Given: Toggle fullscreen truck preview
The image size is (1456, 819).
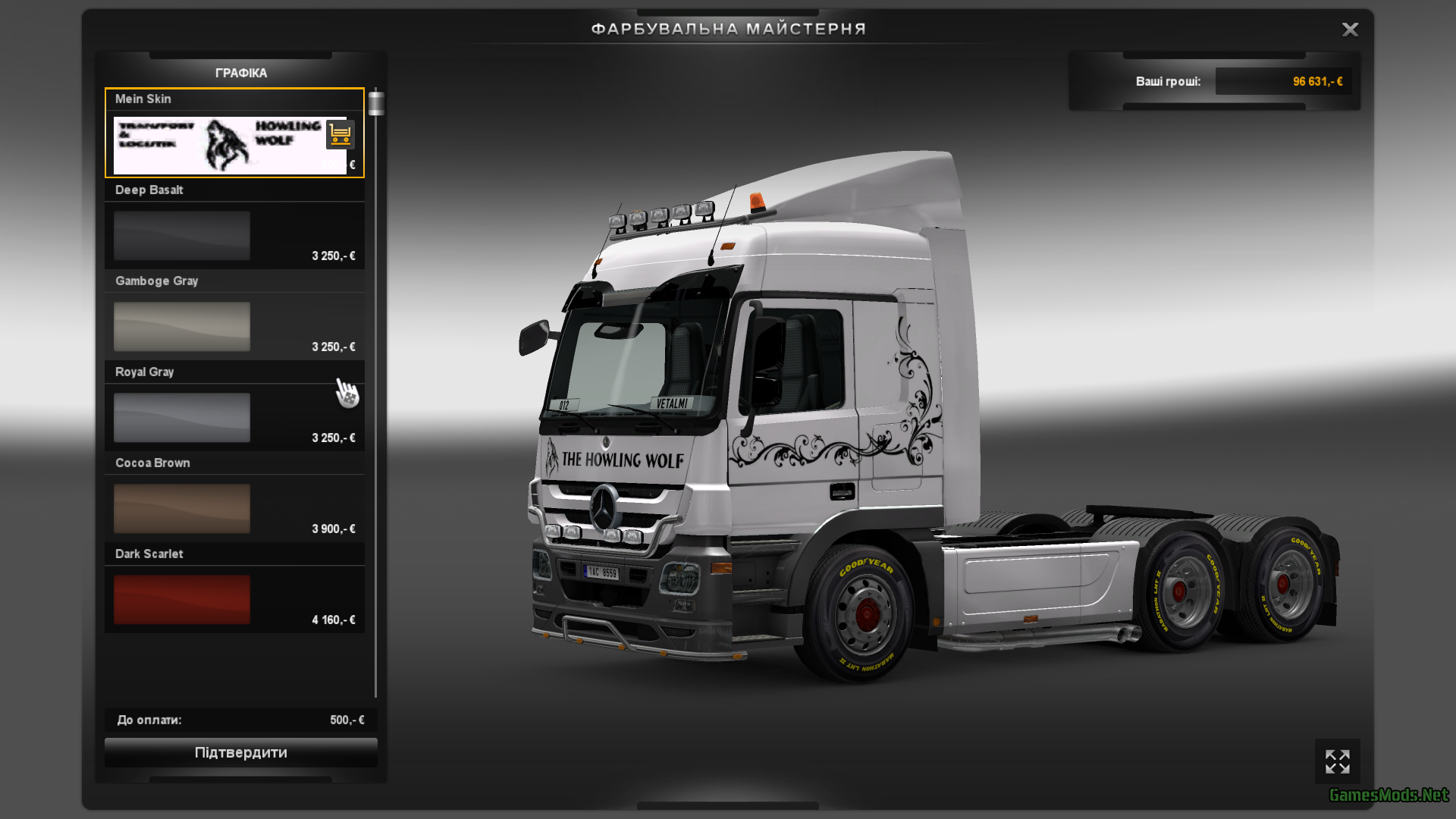Looking at the screenshot, I should click(x=1337, y=761).
